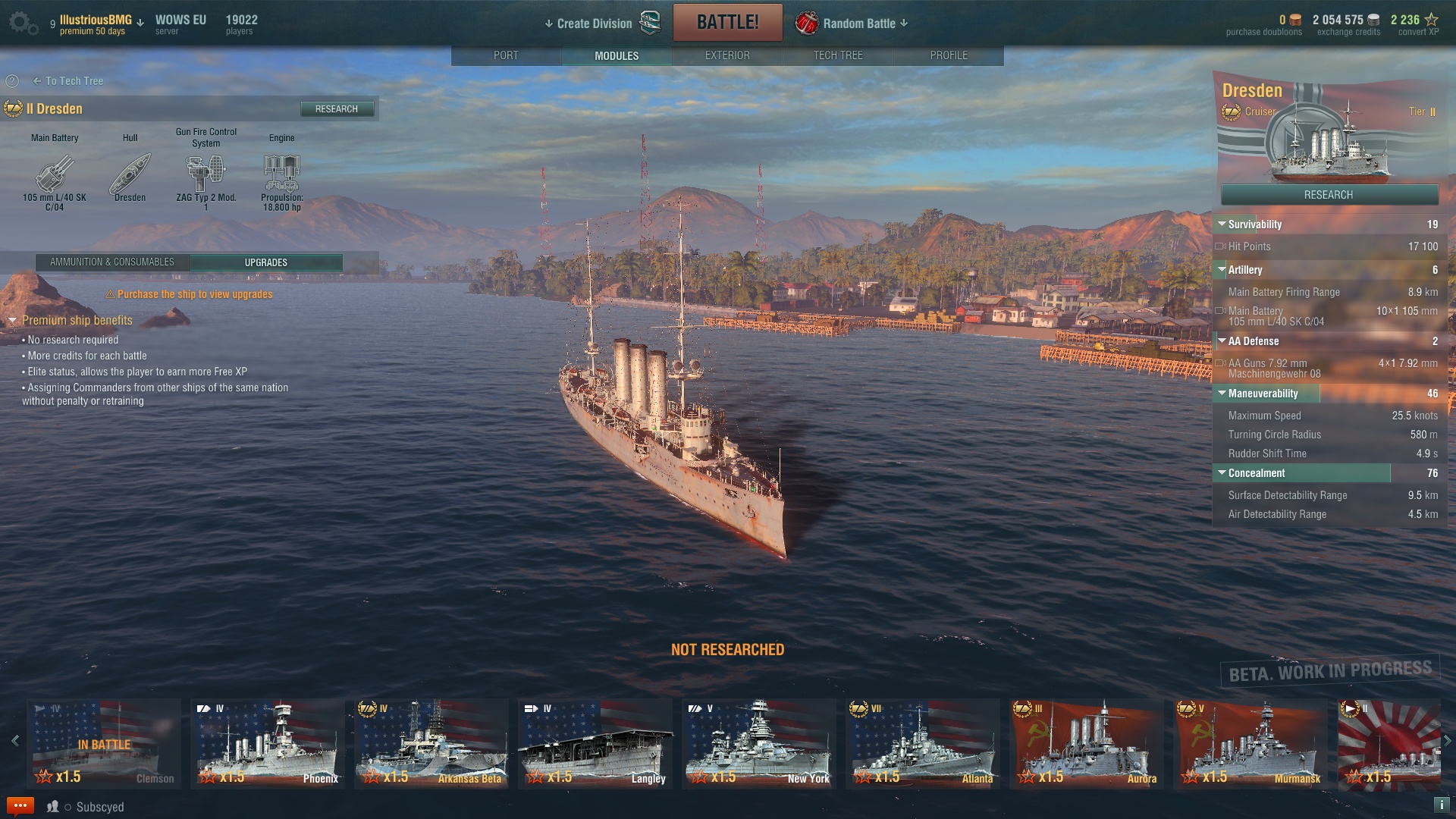Image resolution: width=1456 pixels, height=819 pixels.
Task: Open the settings gear menu
Action: pos(21,23)
